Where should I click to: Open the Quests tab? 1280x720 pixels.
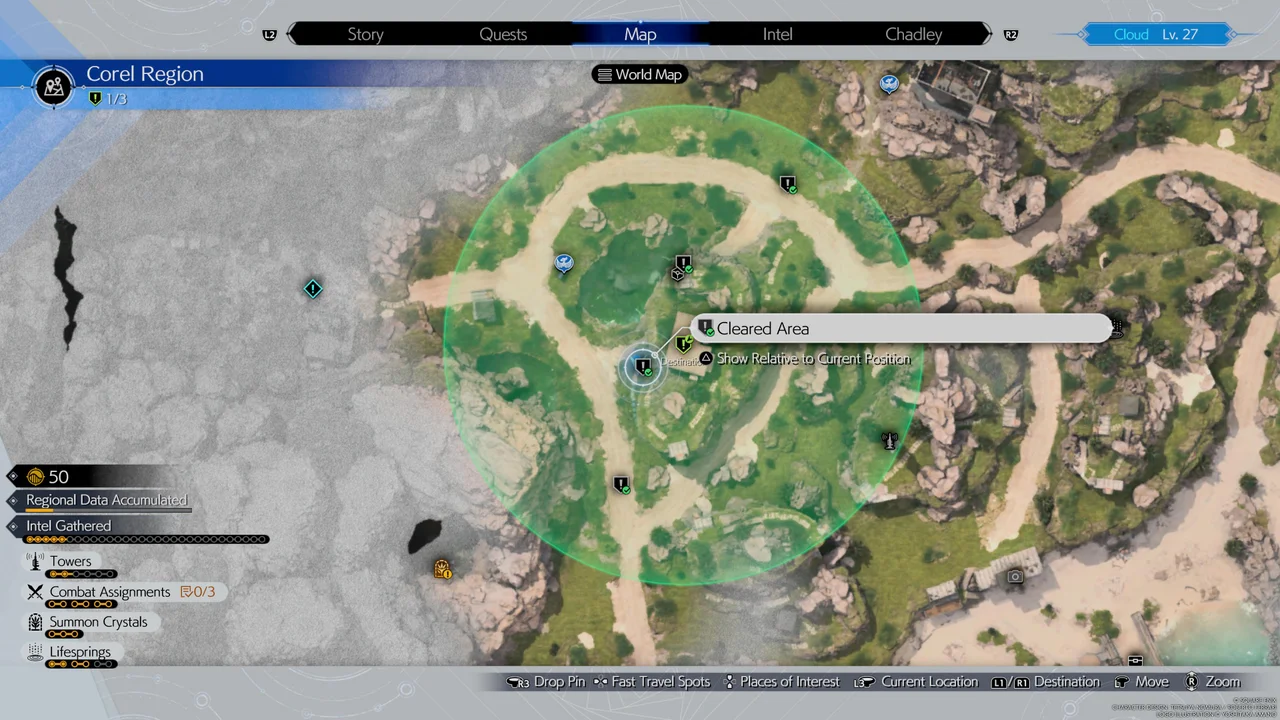[503, 34]
